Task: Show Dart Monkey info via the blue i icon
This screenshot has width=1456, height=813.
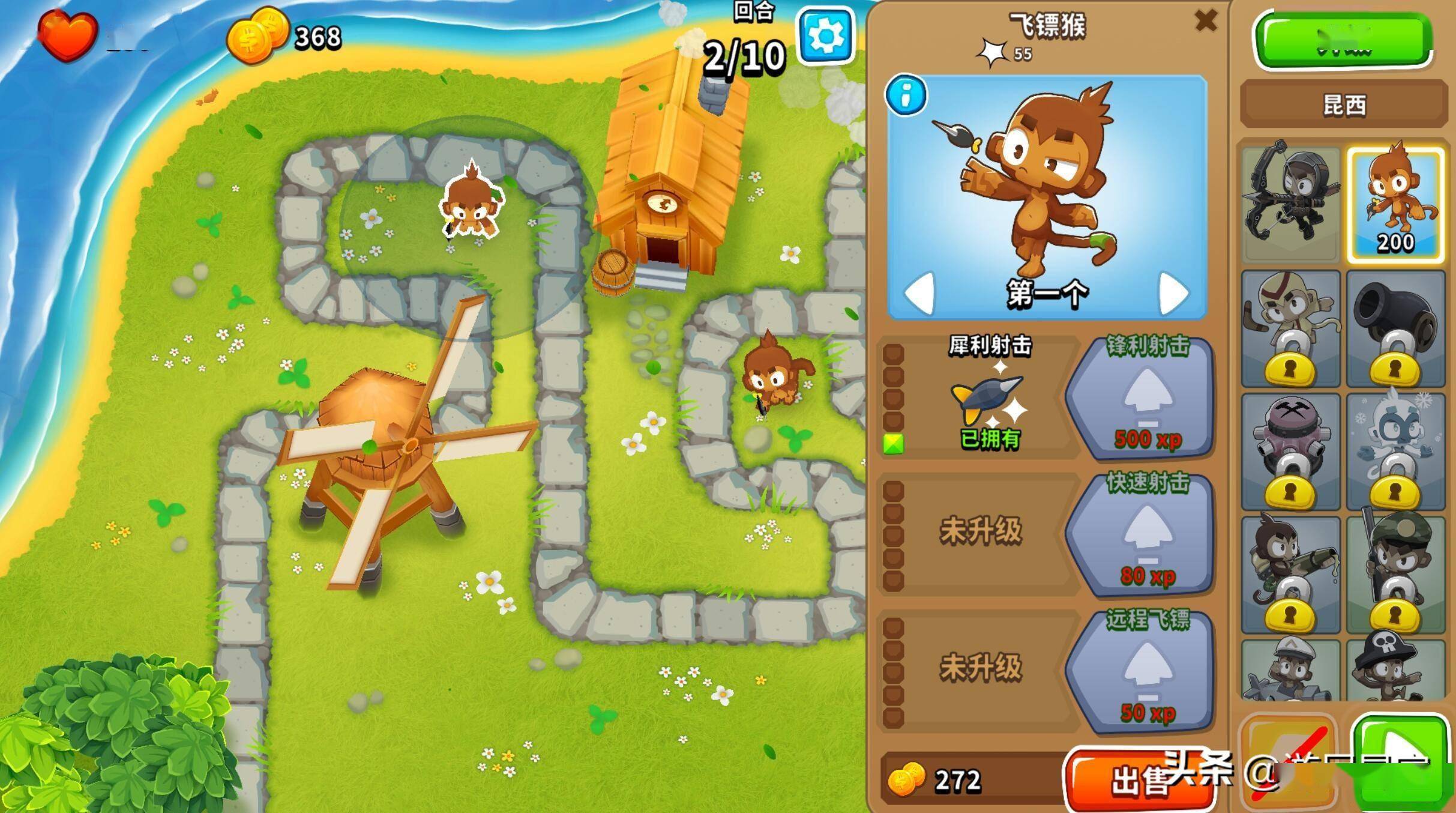Action: (x=906, y=95)
